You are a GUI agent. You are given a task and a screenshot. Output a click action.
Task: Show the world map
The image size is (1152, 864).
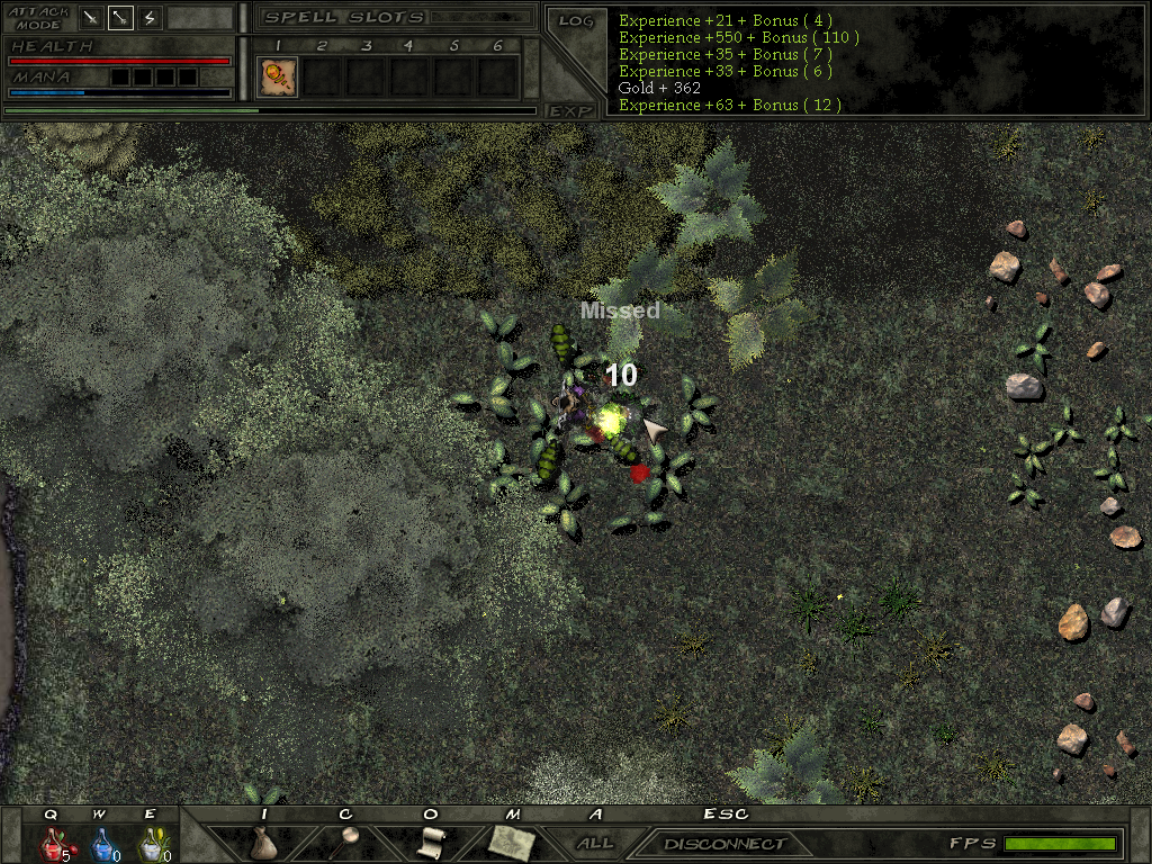point(513,842)
